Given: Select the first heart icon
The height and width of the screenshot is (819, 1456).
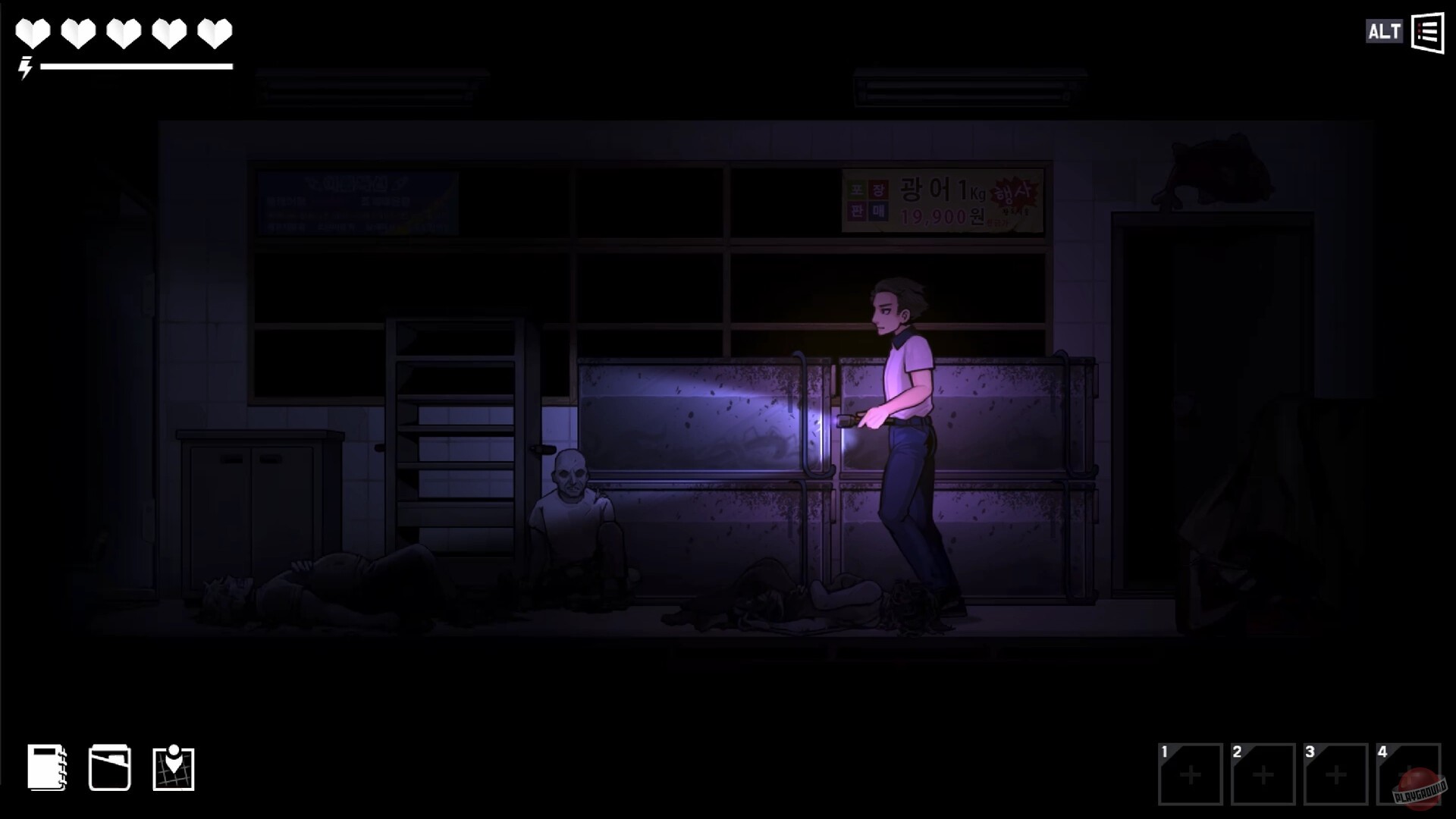Looking at the screenshot, I should pyautogui.click(x=32, y=32).
